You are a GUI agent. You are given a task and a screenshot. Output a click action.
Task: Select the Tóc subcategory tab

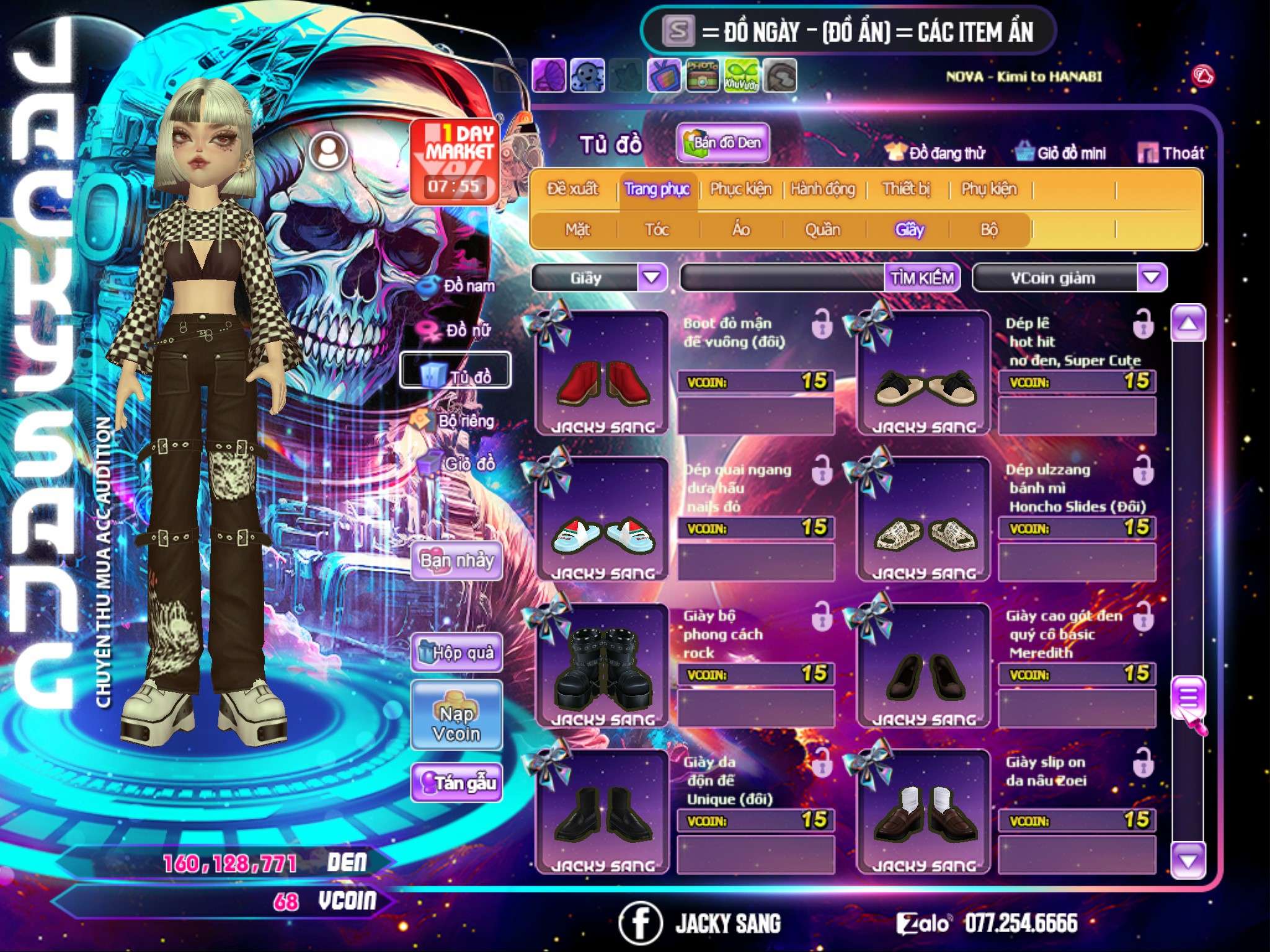[657, 229]
